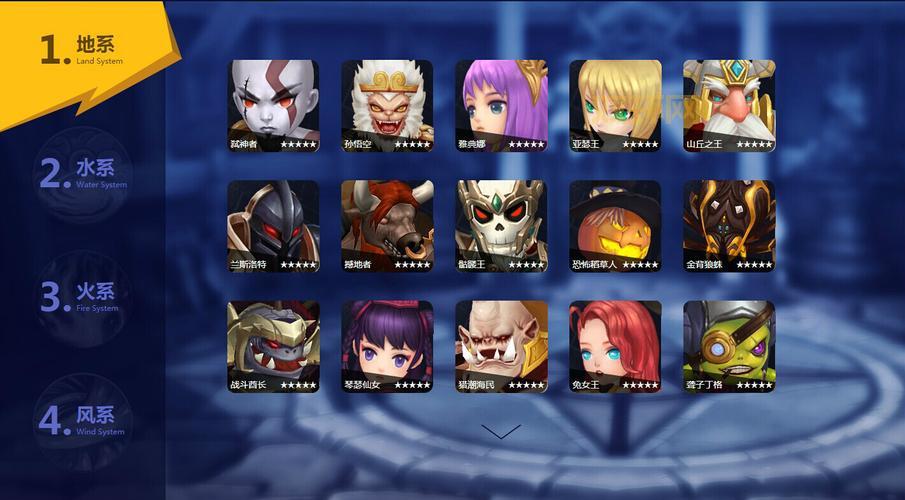The width and height of the screenshot is (905, 500).
Task: Open the 兰斯洛特 dark knight portrait
Action: click(273, 225)
